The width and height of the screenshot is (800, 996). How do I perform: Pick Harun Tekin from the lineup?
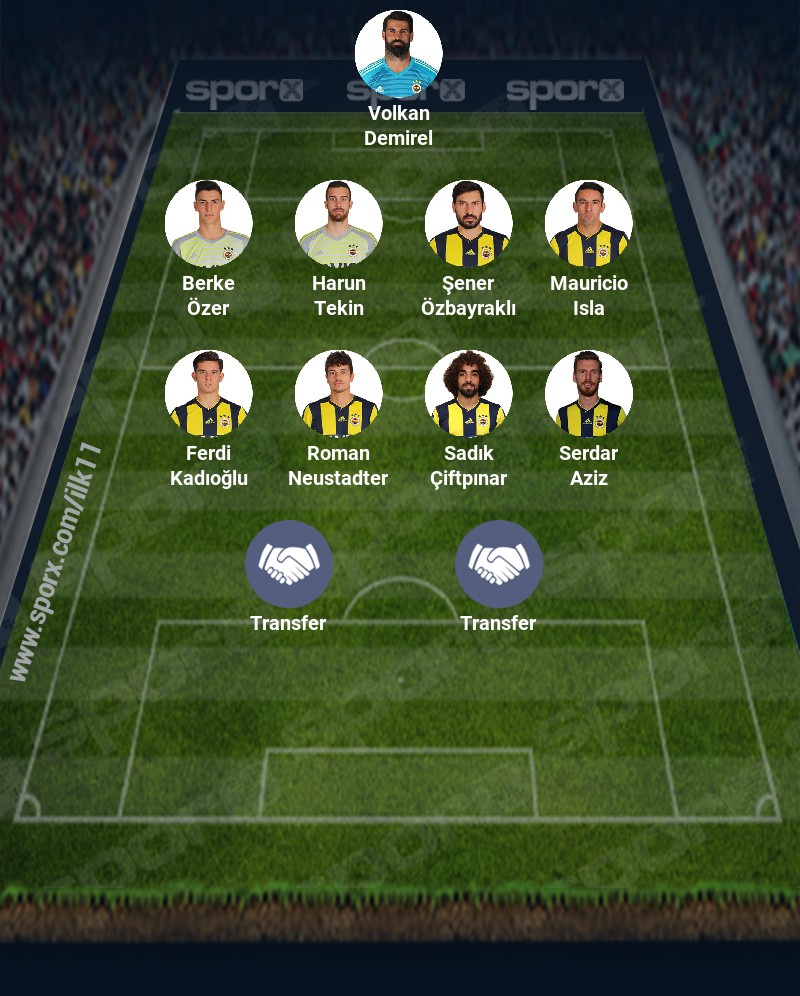pyautogui.click(x=338, y=224)
